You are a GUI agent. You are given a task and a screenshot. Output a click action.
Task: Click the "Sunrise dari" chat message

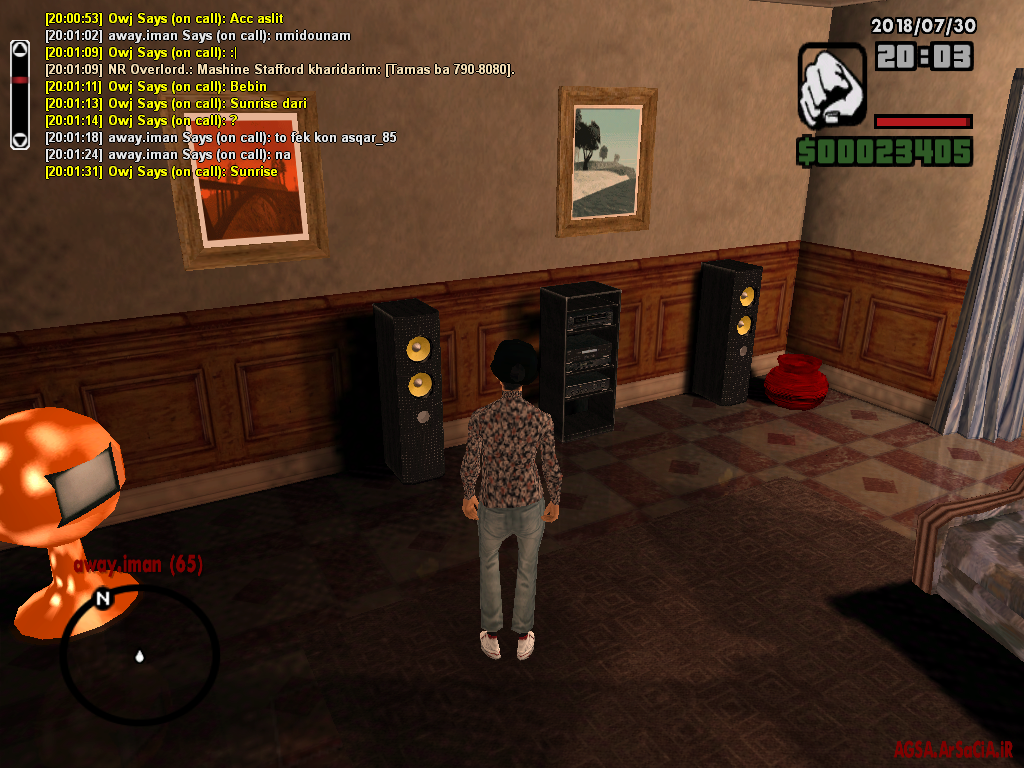click(175, 103)
